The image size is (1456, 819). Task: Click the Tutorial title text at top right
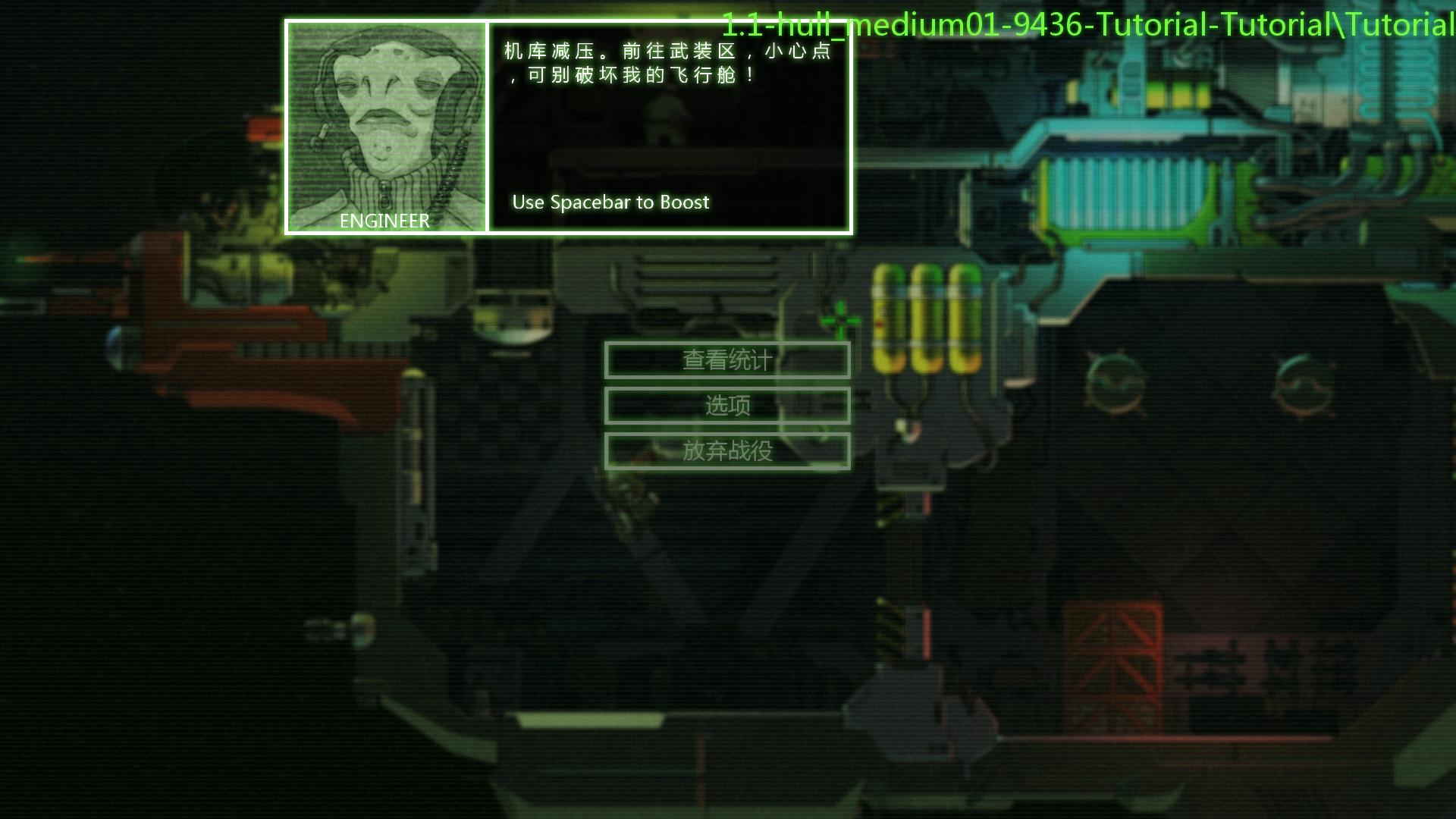(x=1084, y=25)
